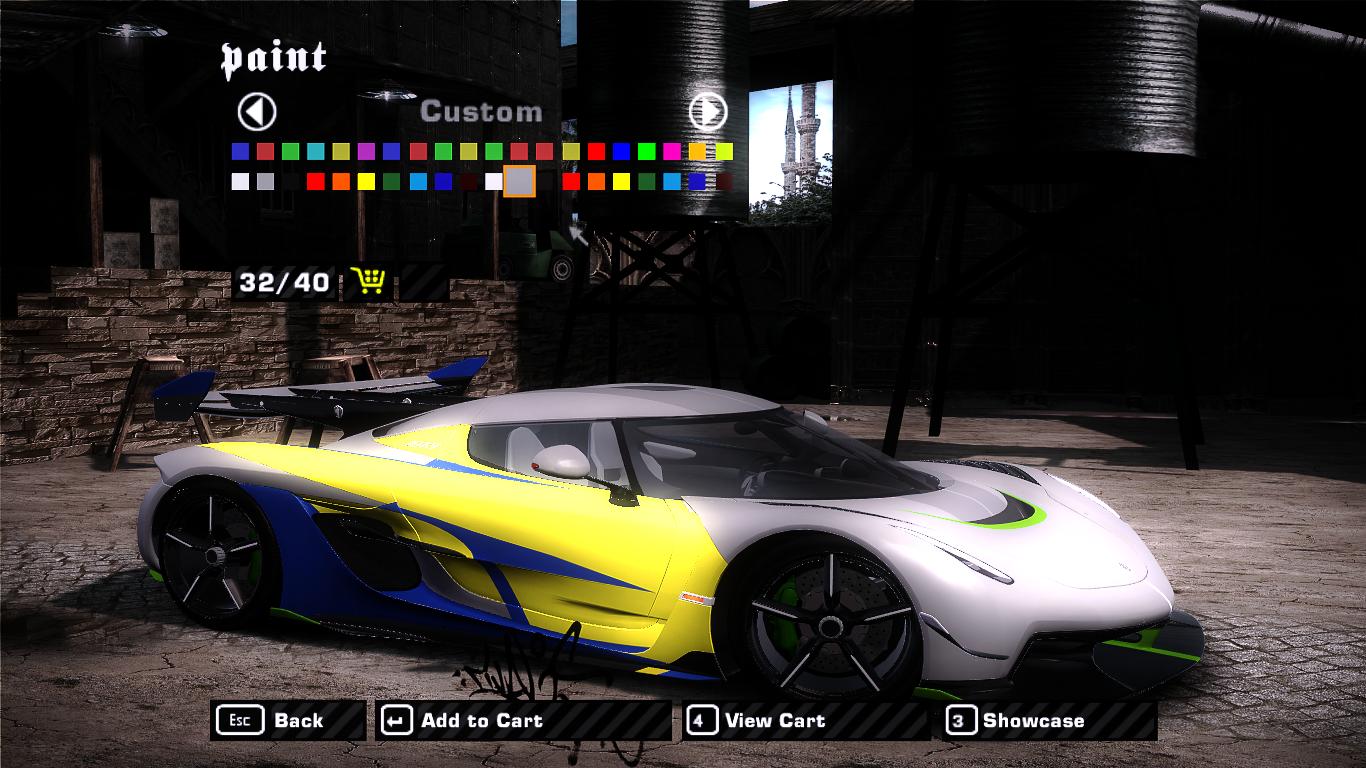This screenshot has height=768, width=1366.
Task: Select the magenta swatch in the top row
Action: coord(671,151)
